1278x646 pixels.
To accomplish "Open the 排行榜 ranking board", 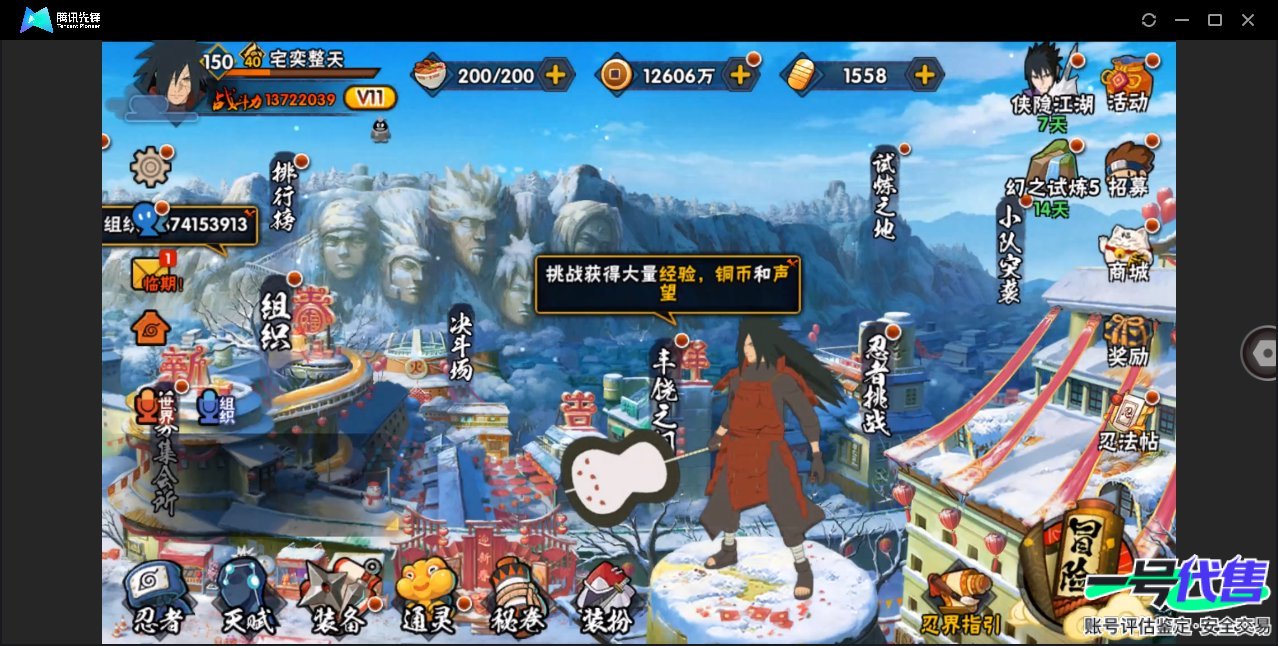I will tap(284, 195).
